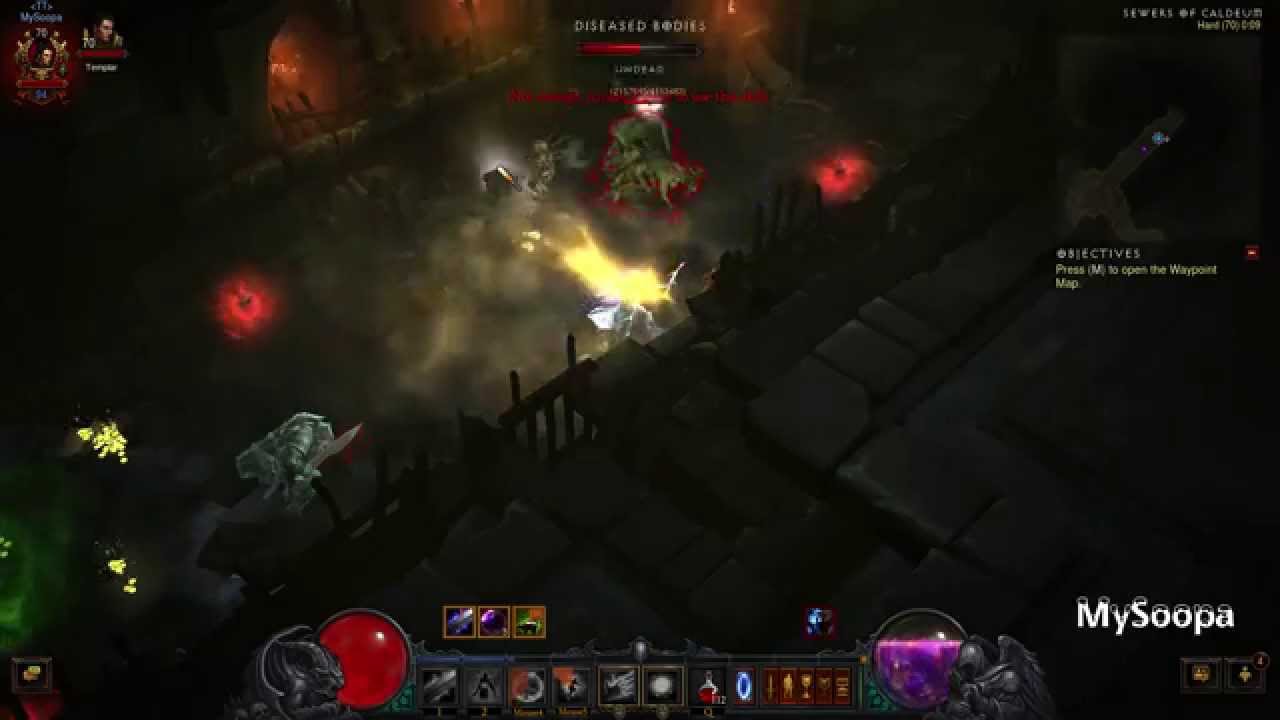
Task: Drink the red health potion
Action: click(708, 686)
